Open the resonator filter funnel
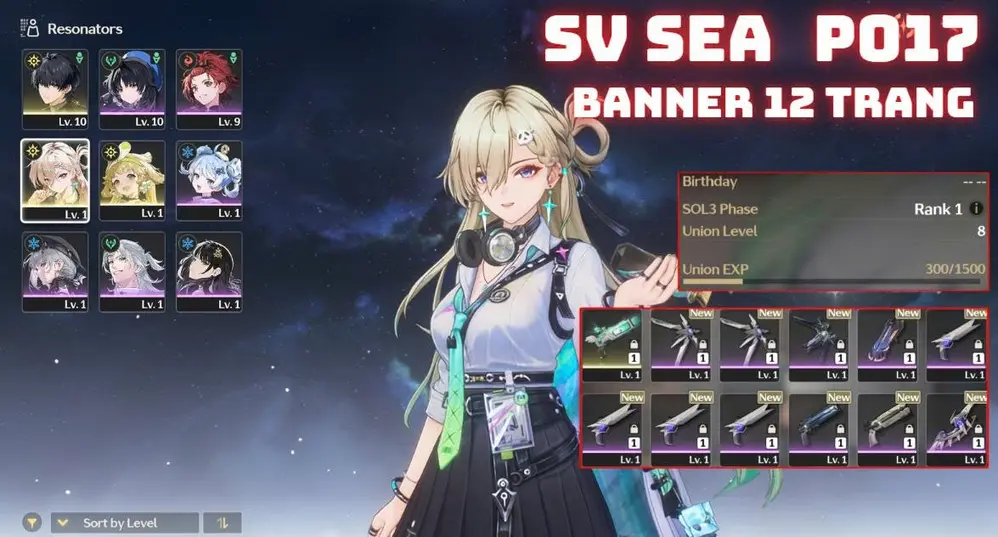This screenshot has width=998, height=537. coord(32,523)
